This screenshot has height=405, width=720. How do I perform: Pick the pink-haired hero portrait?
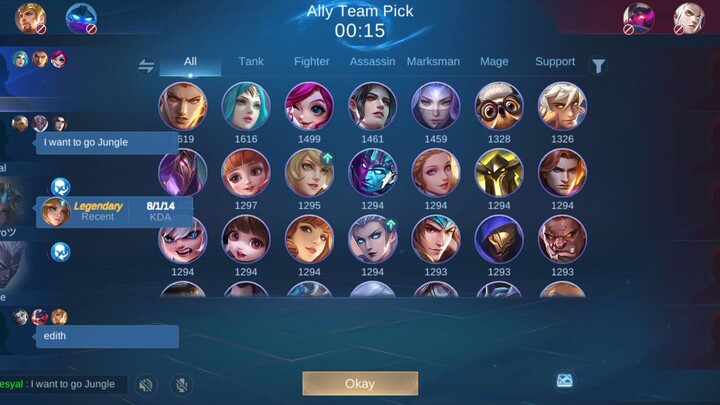click(309, 106)
